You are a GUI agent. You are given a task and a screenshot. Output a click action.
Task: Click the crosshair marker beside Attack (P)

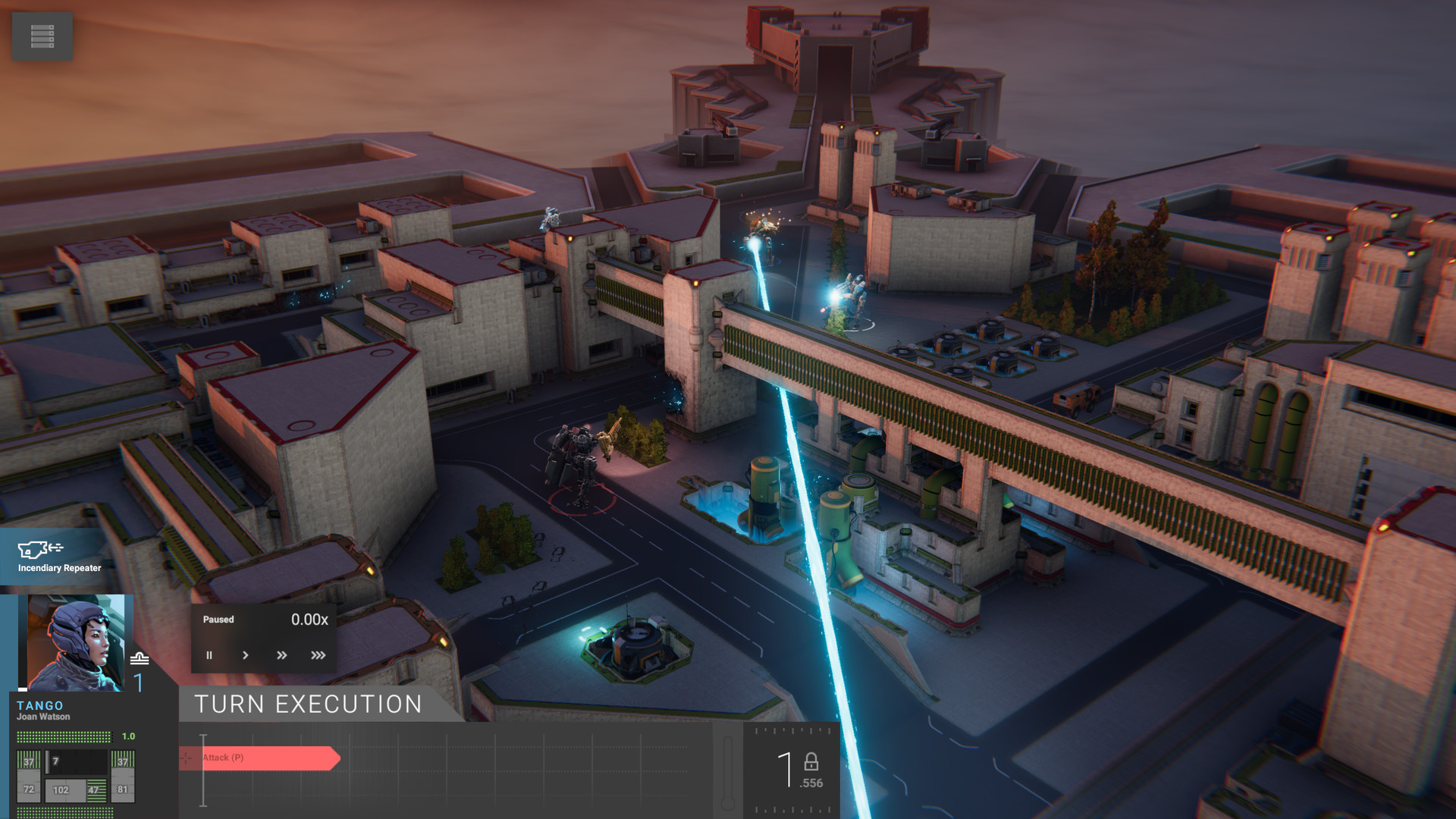pos(186,757)
